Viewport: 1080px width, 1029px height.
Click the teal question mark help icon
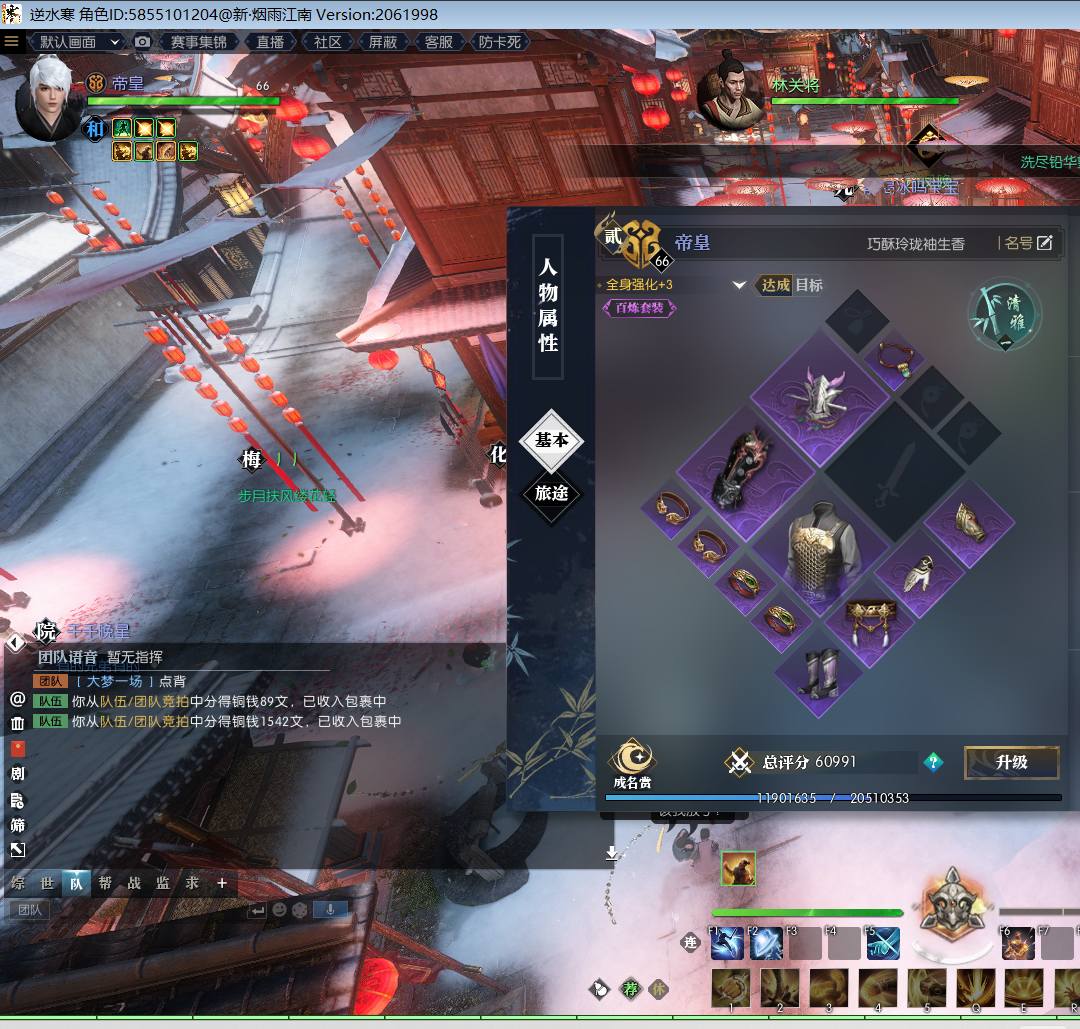(x=933, y=762)
